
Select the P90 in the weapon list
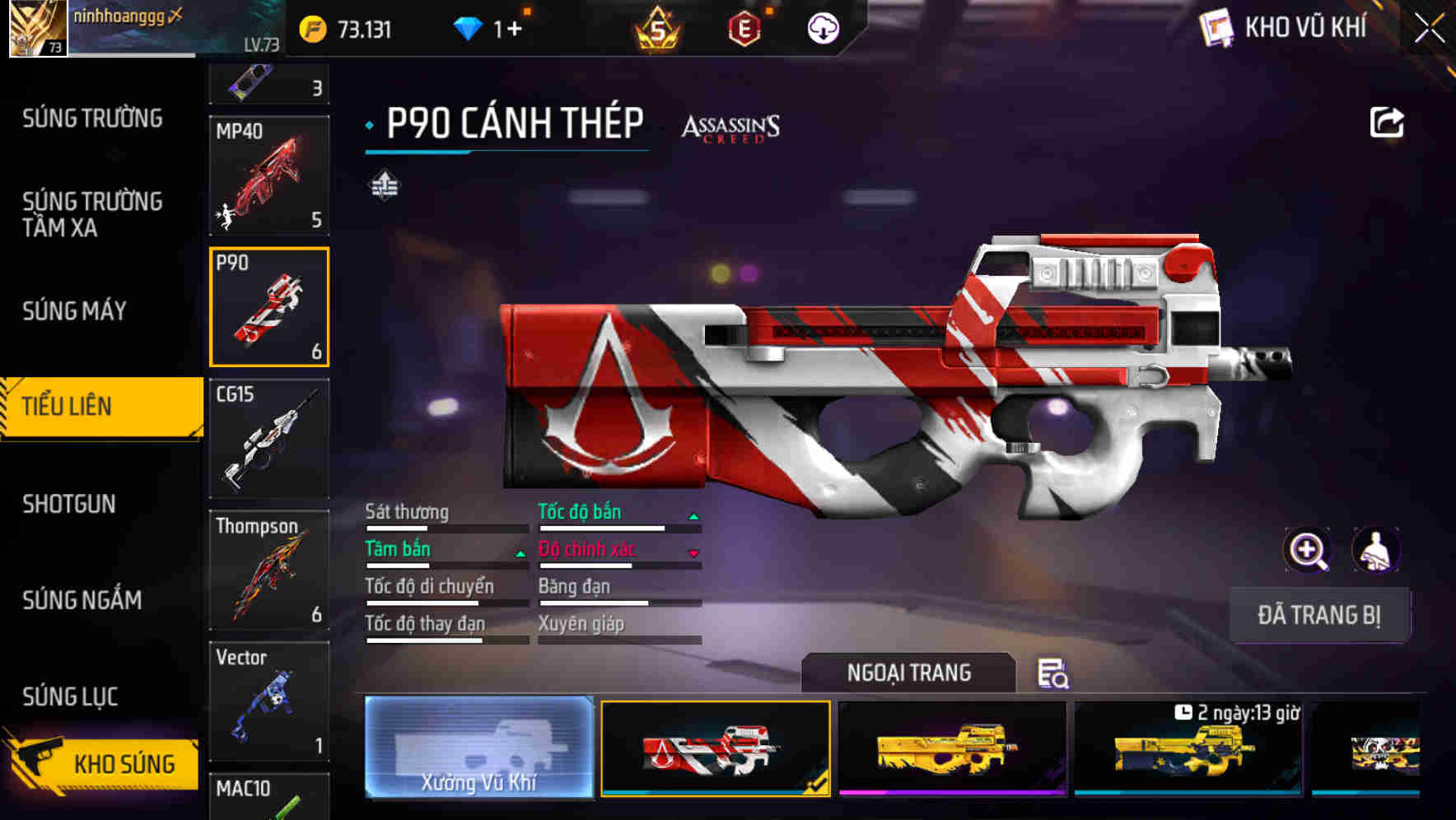pos(268,306)
